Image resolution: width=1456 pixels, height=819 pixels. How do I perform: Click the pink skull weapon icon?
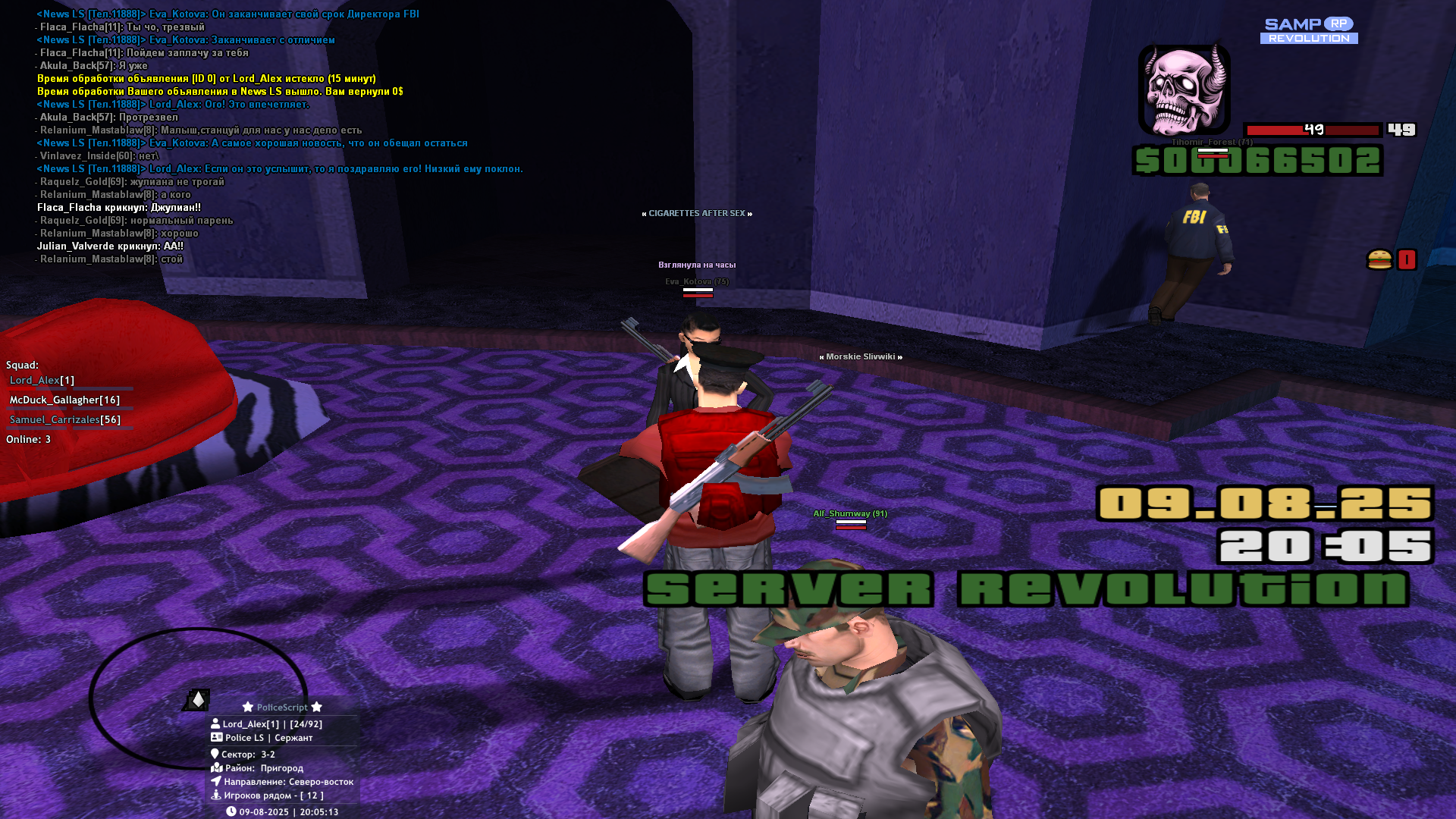(x=1184, y=89)
